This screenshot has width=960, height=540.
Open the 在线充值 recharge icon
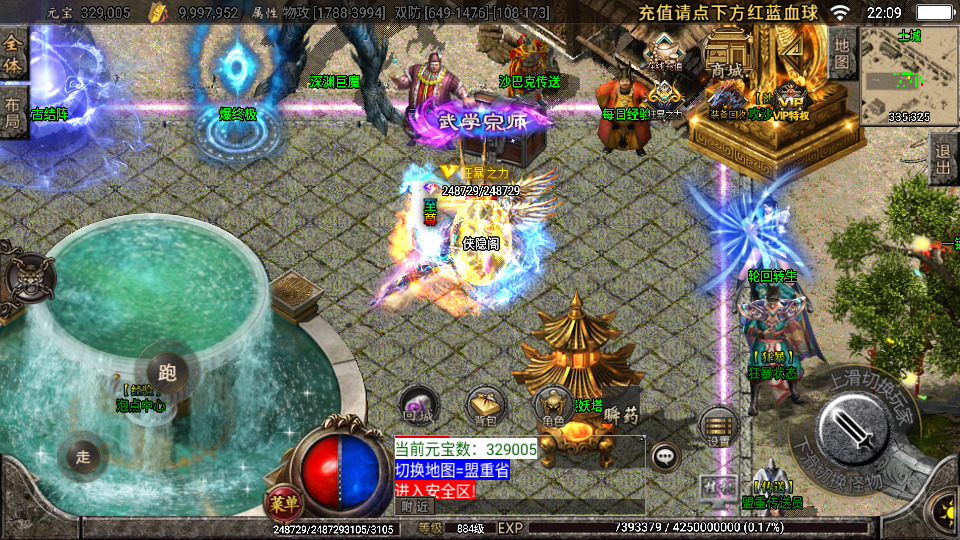[x=664, y=50]
